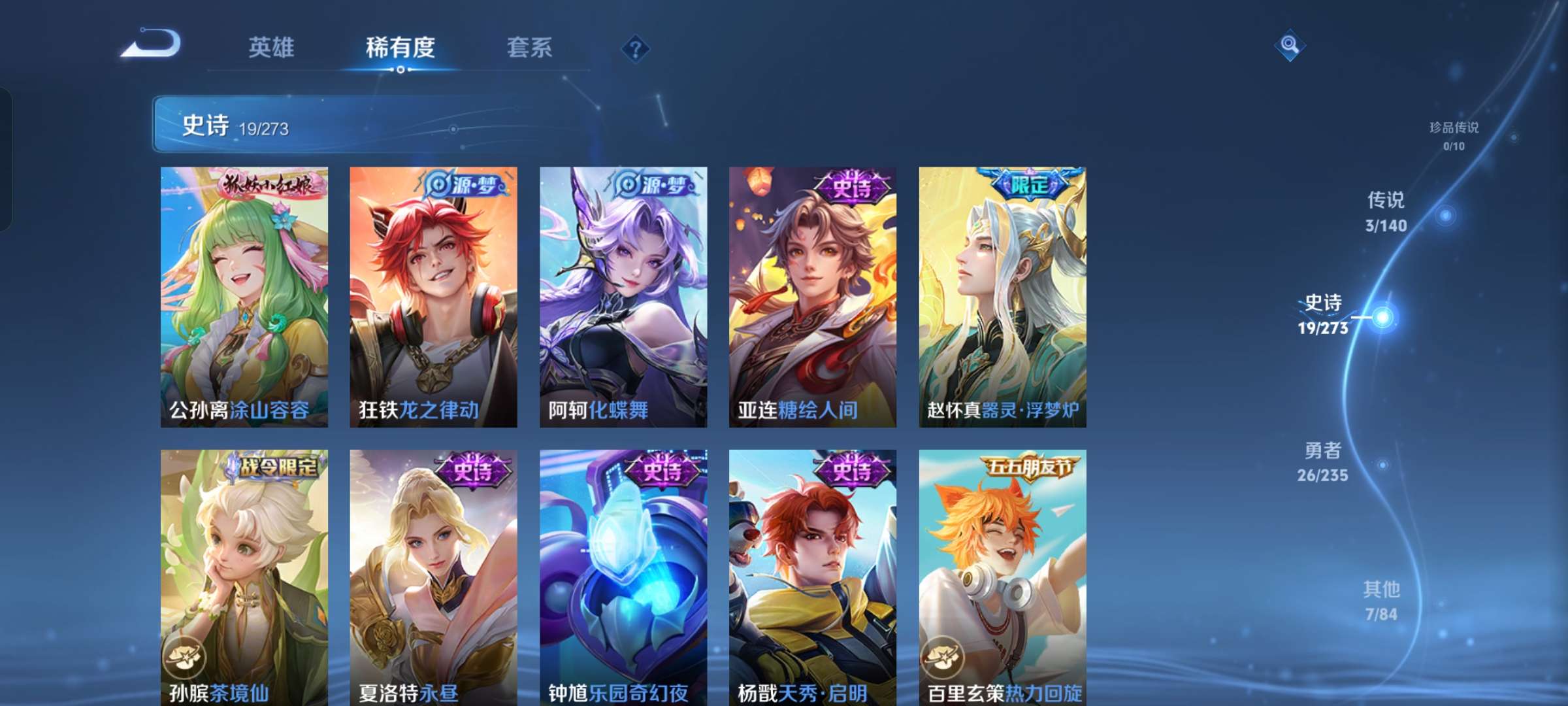The width and height of the screenshot is (1568, 706).
Task: Jump to 珍品传说 rarity section
Action: coord(1454,135)
